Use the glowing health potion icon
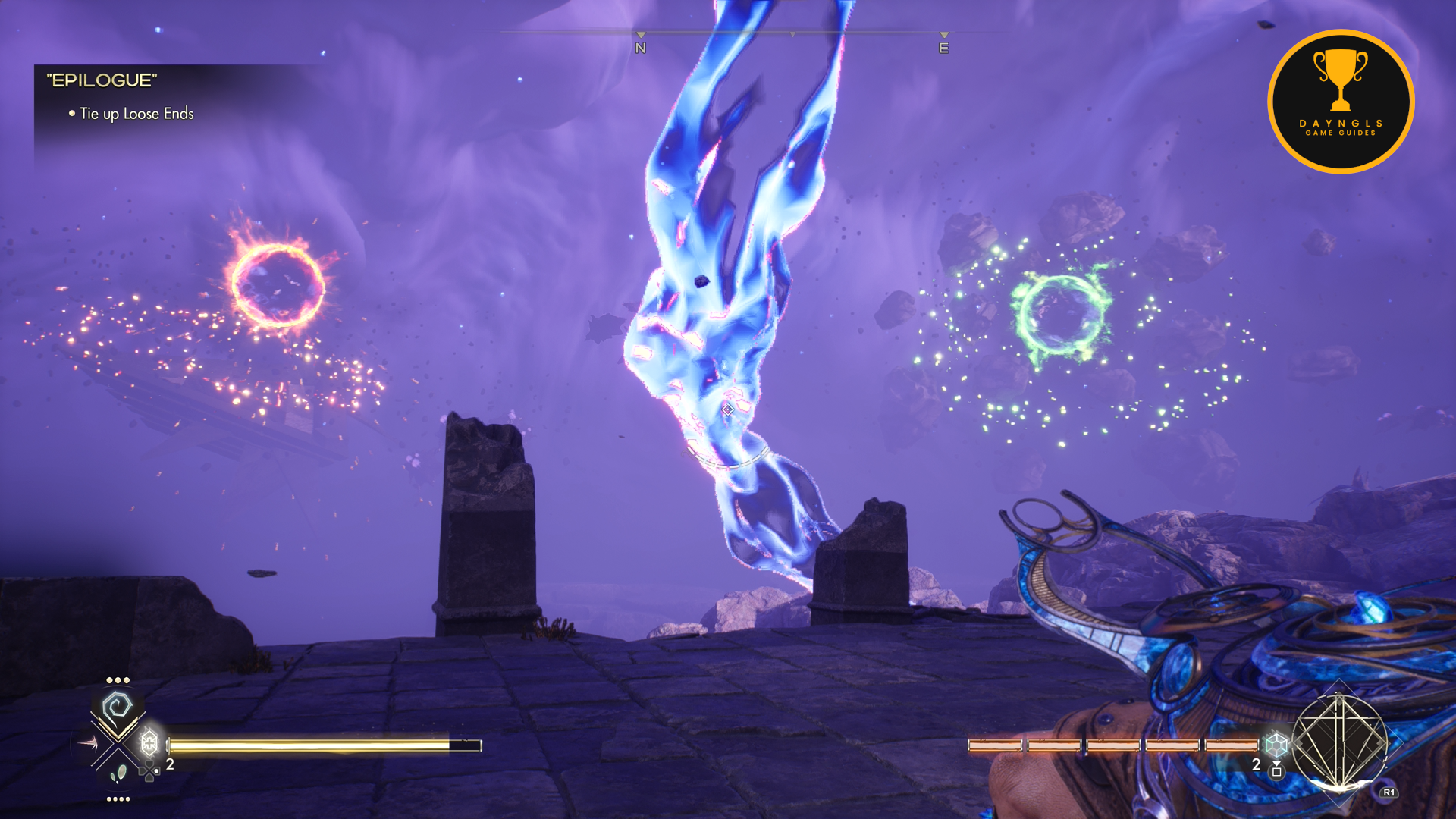This screenshot has width=1456, height=819. [149, 742]
